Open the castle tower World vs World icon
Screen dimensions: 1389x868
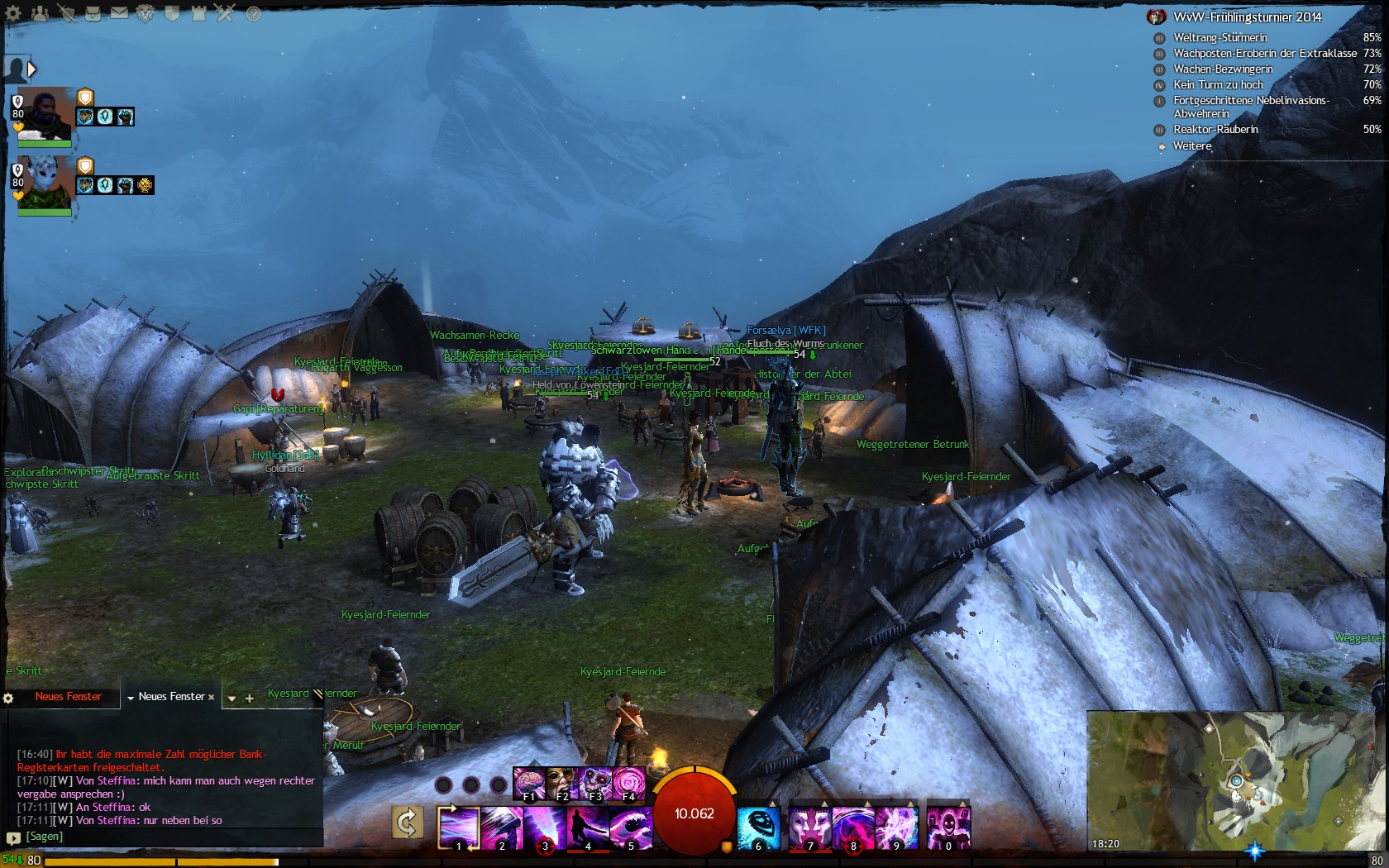[199, 13]
